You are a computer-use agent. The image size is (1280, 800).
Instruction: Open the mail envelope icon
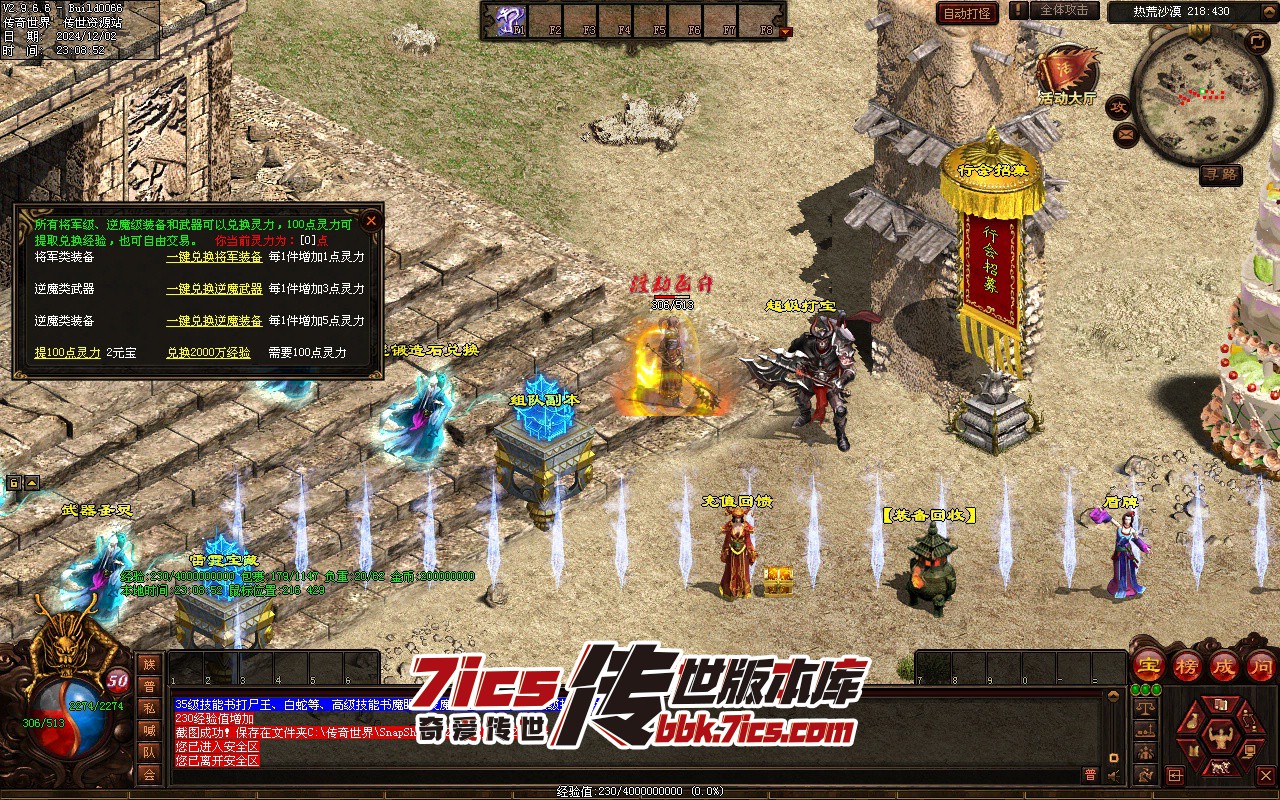click(x=1127, y=133)
